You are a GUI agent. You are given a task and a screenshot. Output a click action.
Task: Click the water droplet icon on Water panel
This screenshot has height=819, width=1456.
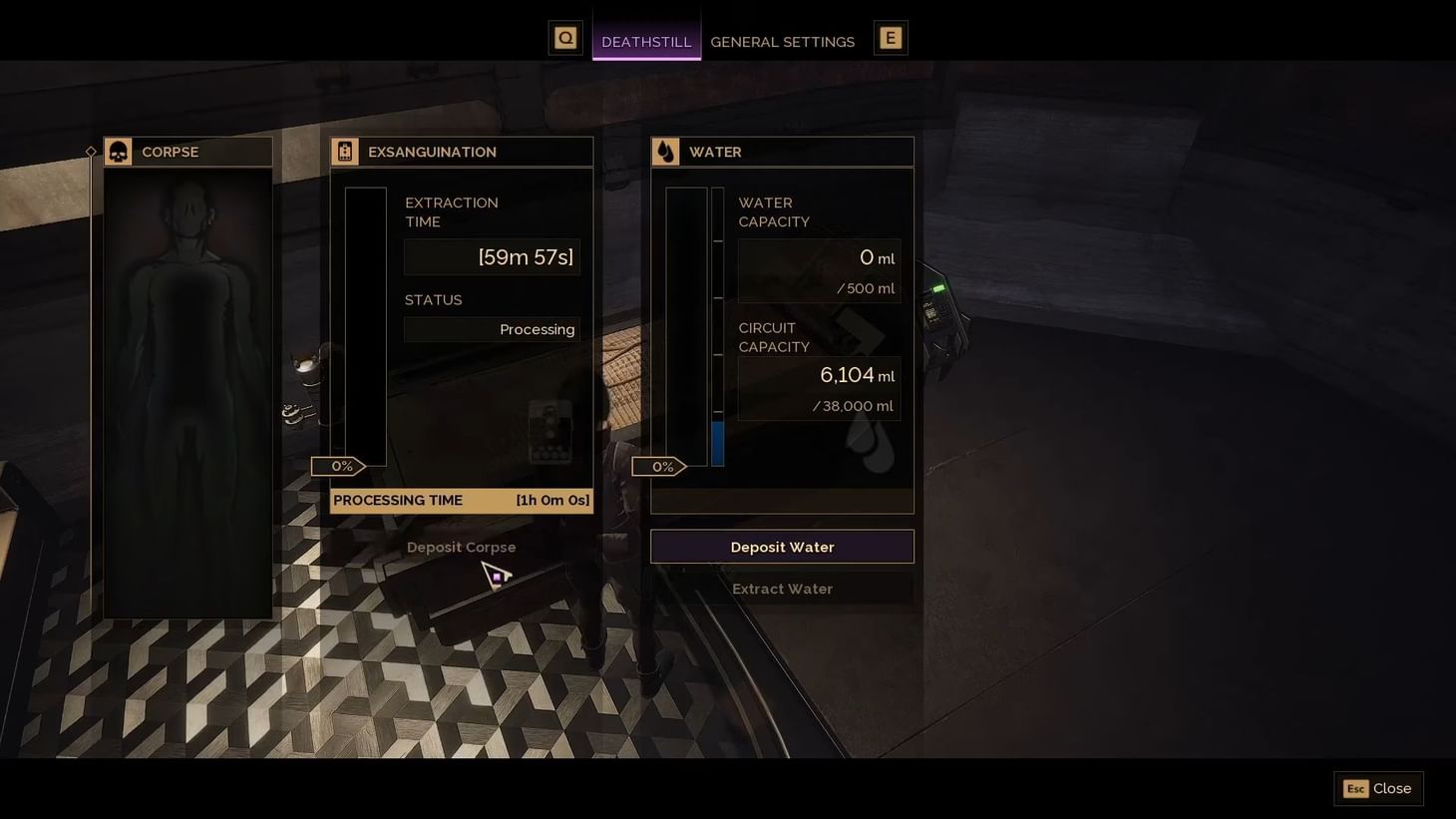pos(665,151)
